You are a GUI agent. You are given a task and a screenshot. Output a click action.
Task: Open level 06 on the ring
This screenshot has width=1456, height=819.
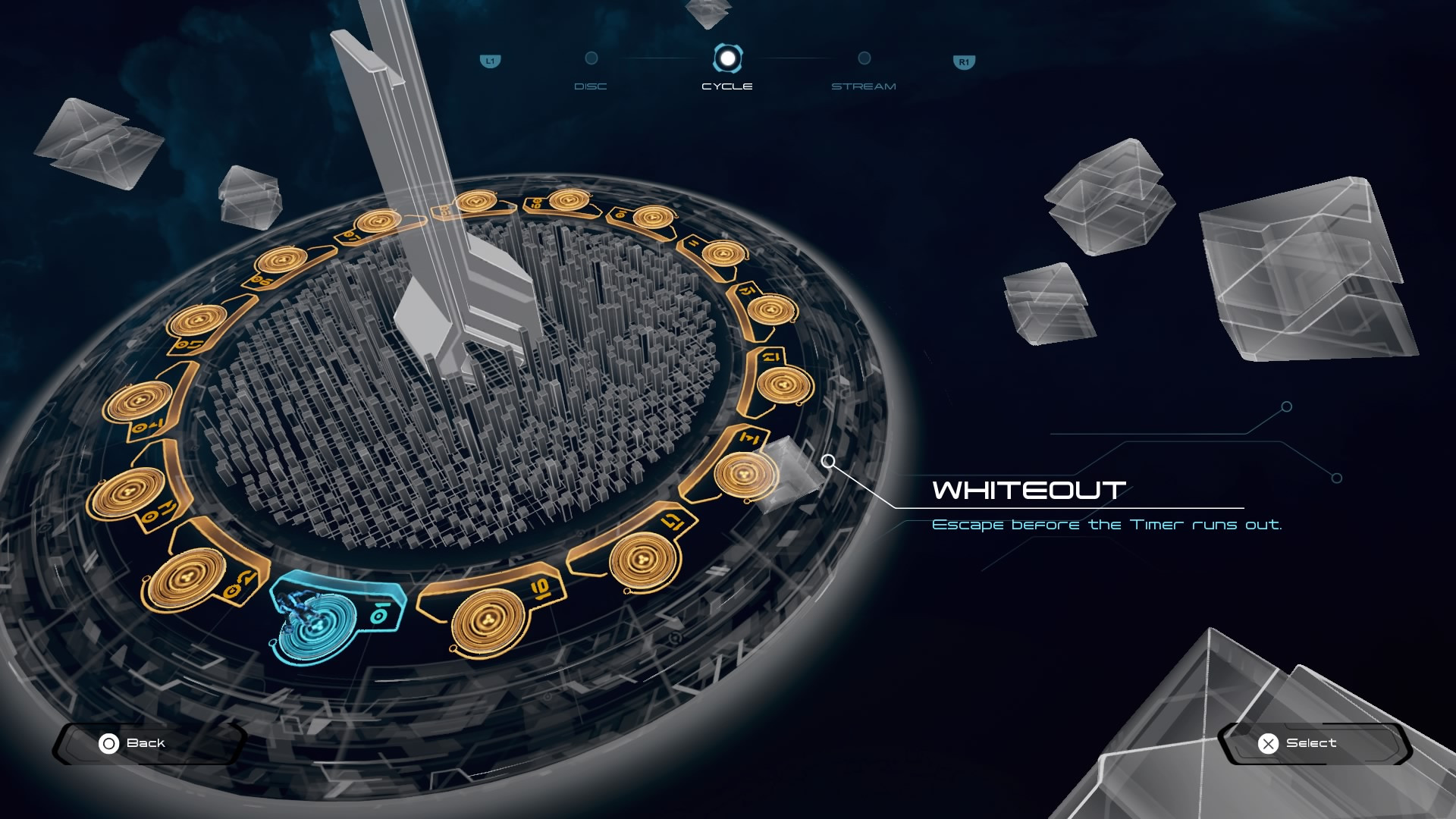pyautogui.click(x=281, y=261)
